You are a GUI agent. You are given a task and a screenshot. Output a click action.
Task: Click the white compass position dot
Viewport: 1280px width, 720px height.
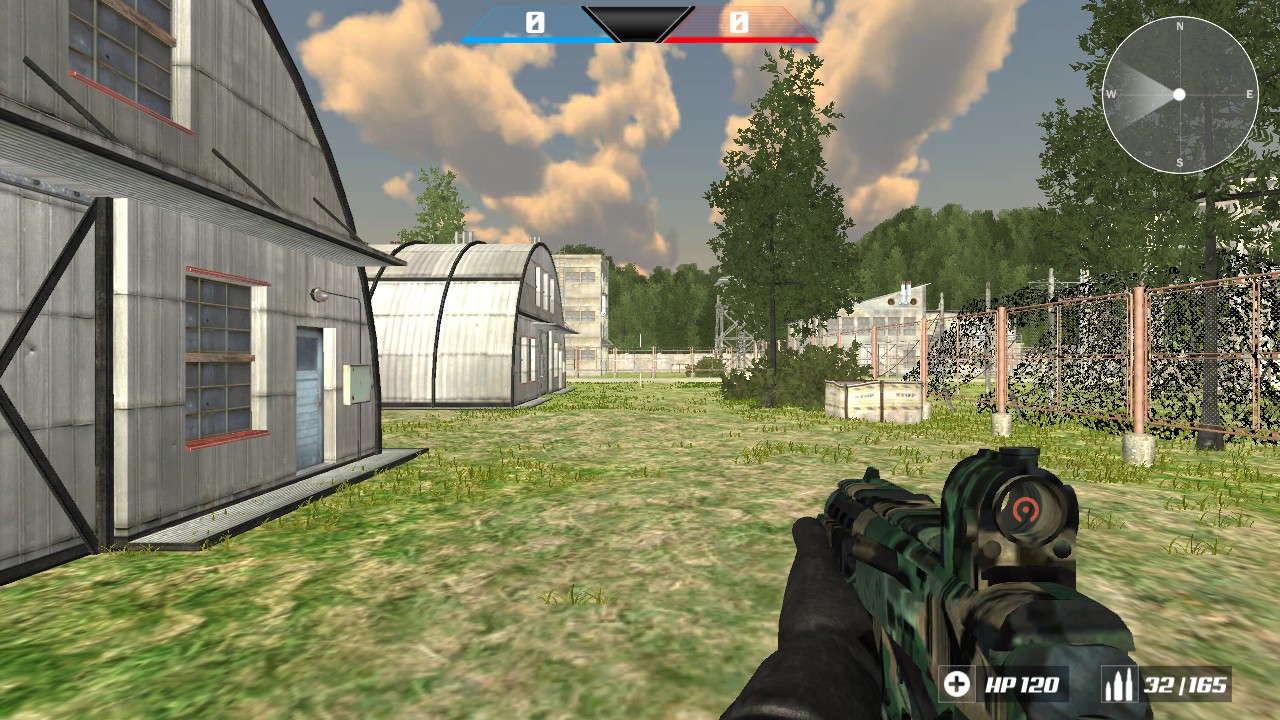pyautogui.click(x=1181, y=95)
